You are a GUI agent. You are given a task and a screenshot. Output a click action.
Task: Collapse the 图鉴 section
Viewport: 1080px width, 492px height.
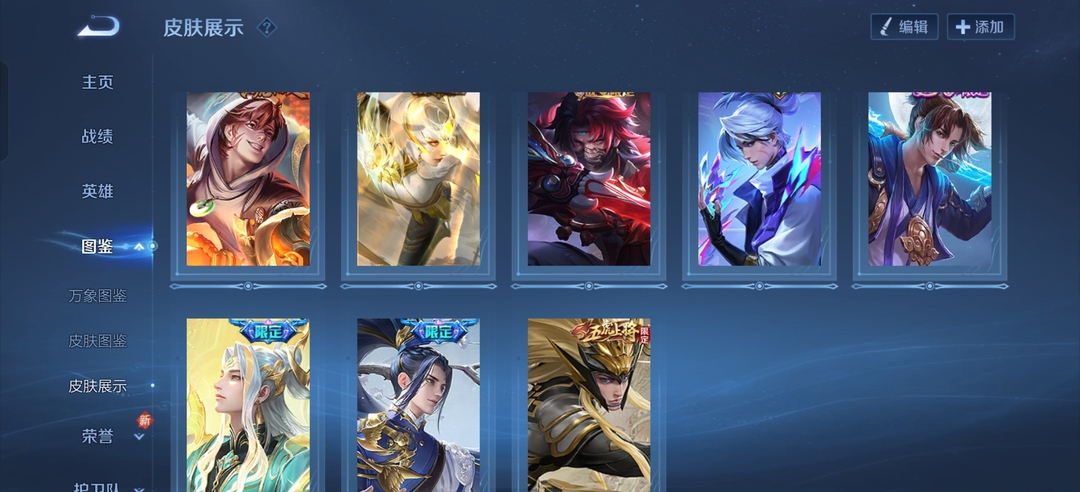[139, 246]
